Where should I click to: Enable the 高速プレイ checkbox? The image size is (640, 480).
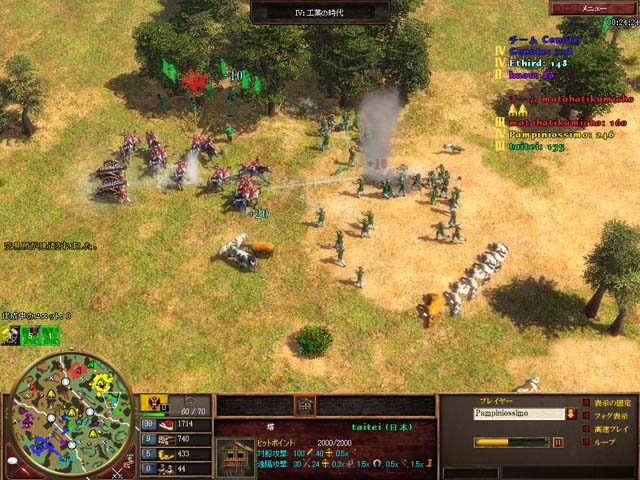click(585, 428)
